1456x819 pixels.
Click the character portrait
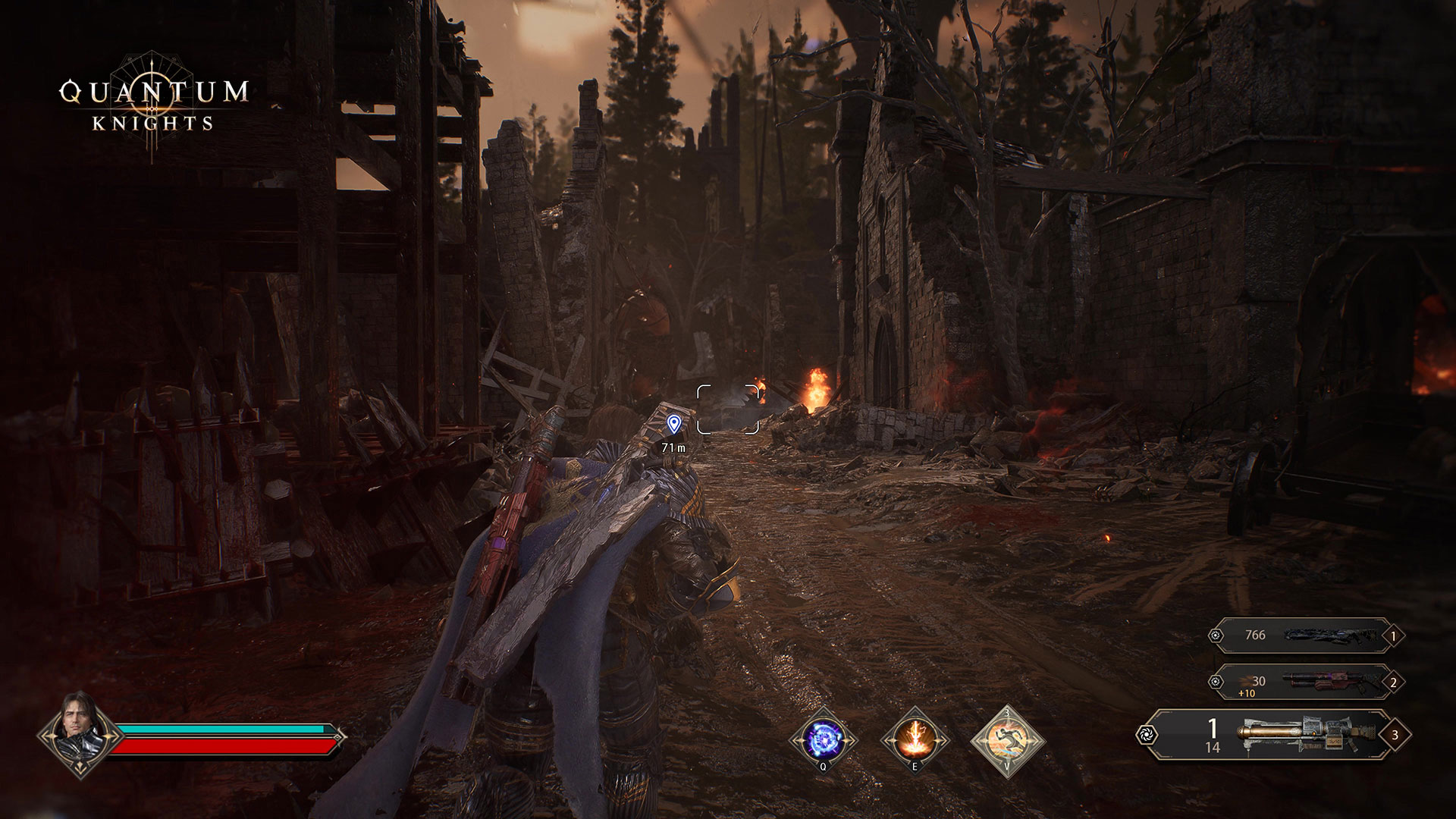click(77, 734)
